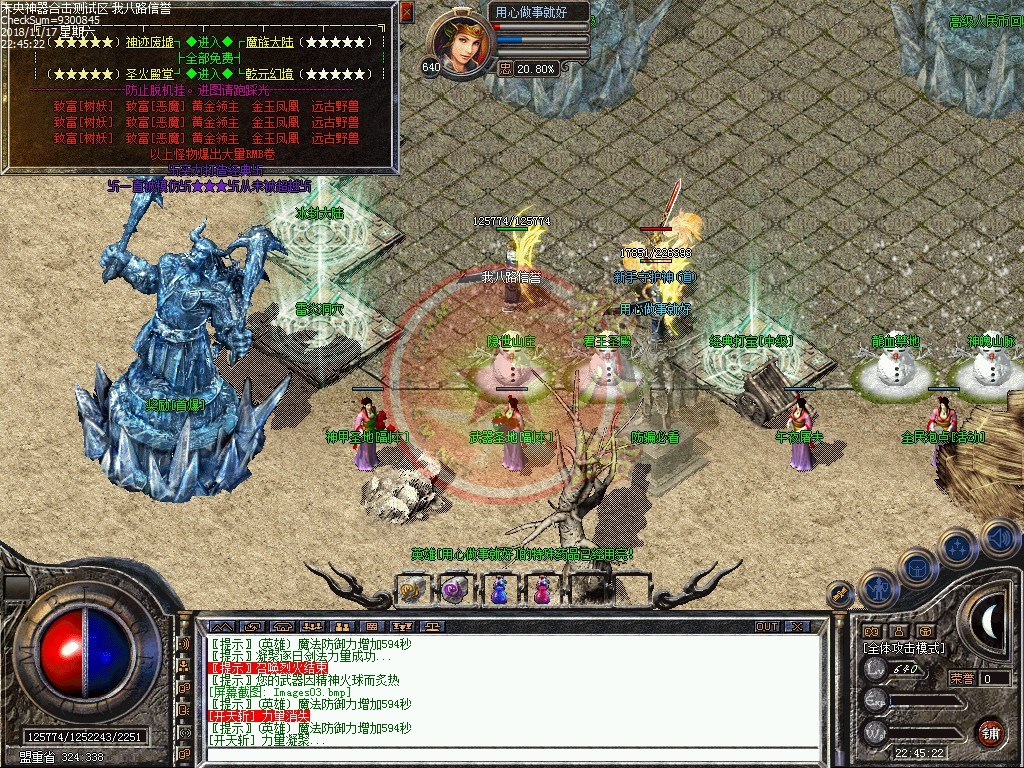1024x768 pixels.
Task: Close the map teleport info panel
Action: [x=406, y=13]
